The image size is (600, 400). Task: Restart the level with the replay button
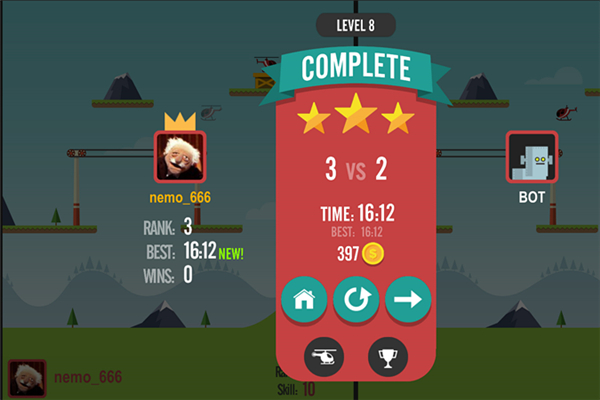pos(356,298)
